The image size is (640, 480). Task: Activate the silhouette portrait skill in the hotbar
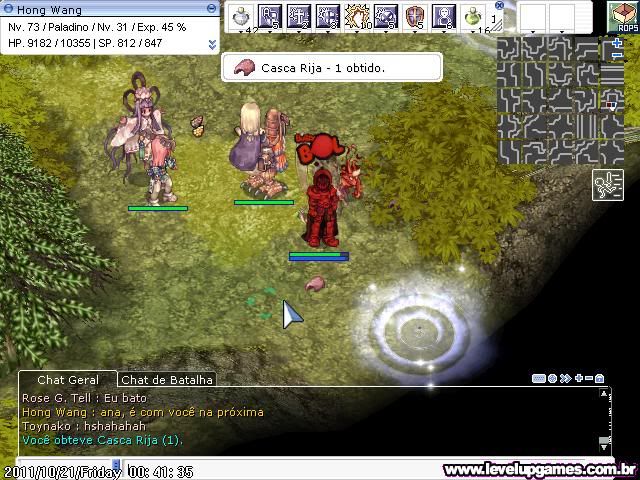click(443, 16)
